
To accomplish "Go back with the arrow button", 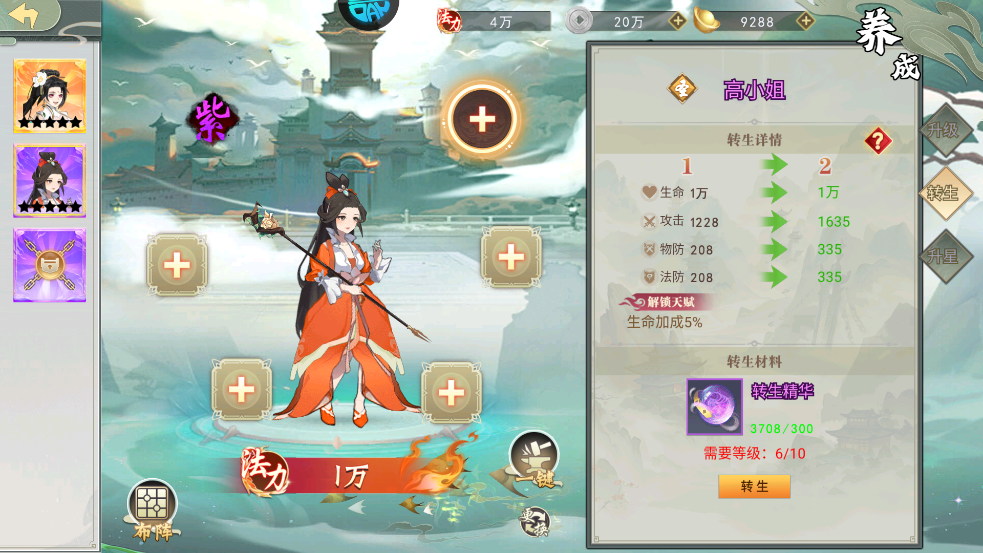I will [22, 17].
